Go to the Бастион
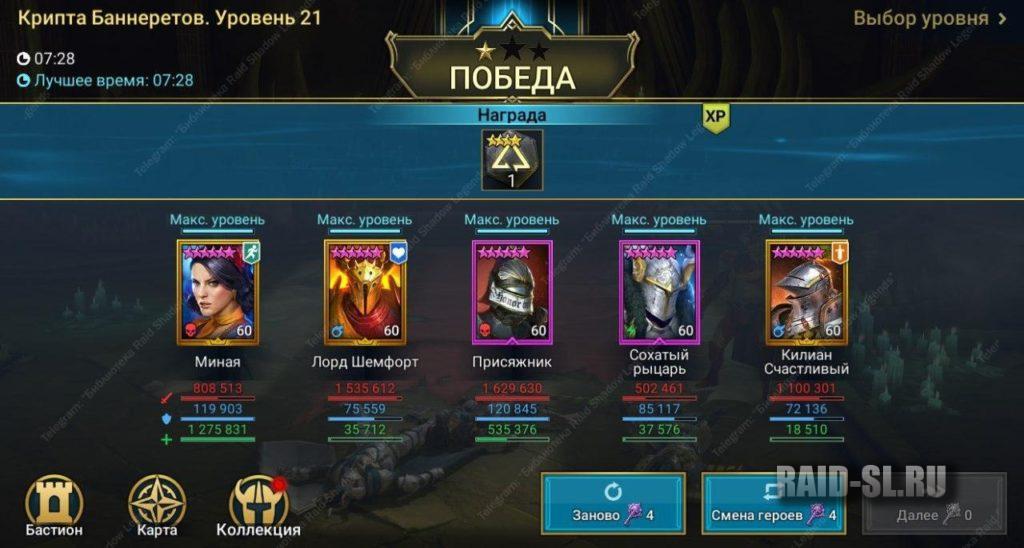The width and height of the screenshot is (1024, 548). click(53, 506)
